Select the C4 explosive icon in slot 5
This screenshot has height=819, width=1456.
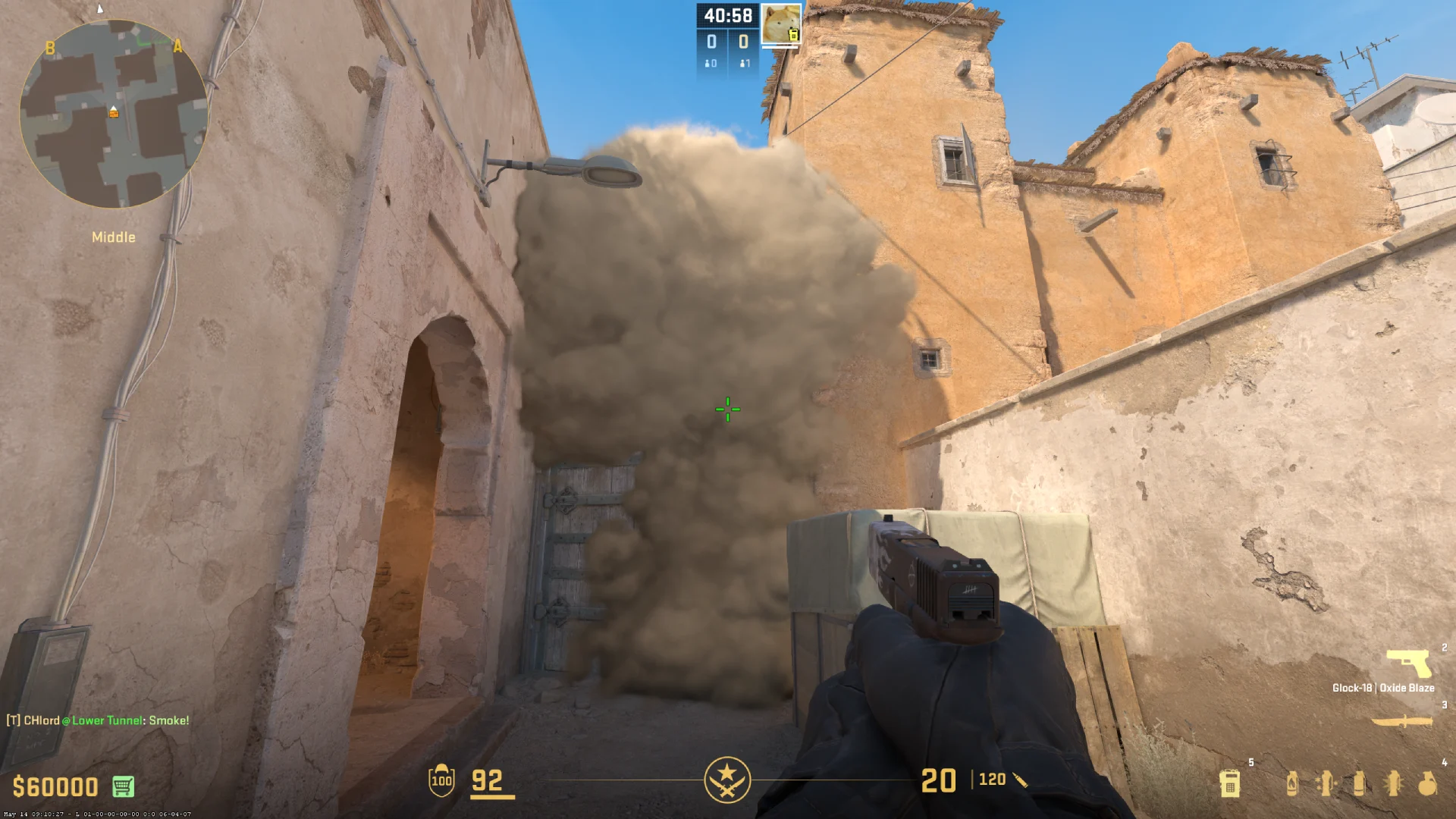pyautogui.click(x=1230, y=784)
